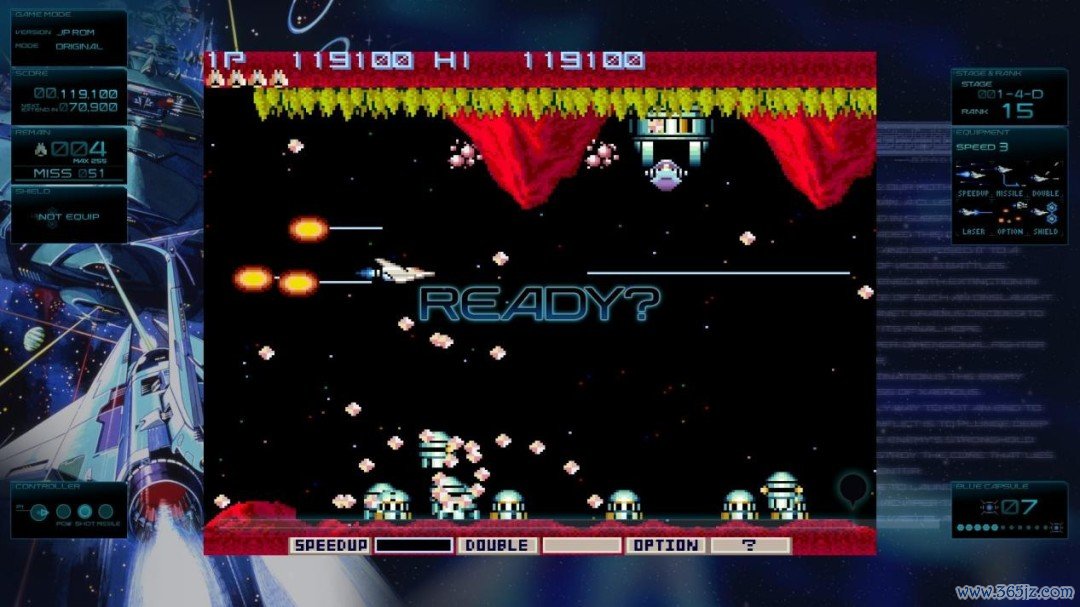Select the SPEEDUP power meter cell
Screen dimensions: 1080x607
point(330,546)
